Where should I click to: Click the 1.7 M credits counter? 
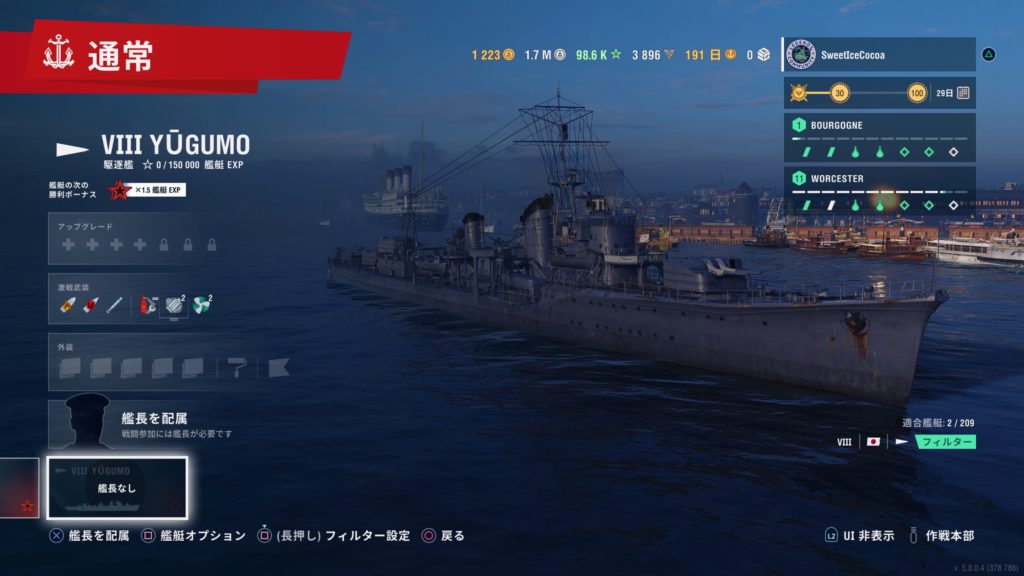pyautogui.click(x=545, y=55)
